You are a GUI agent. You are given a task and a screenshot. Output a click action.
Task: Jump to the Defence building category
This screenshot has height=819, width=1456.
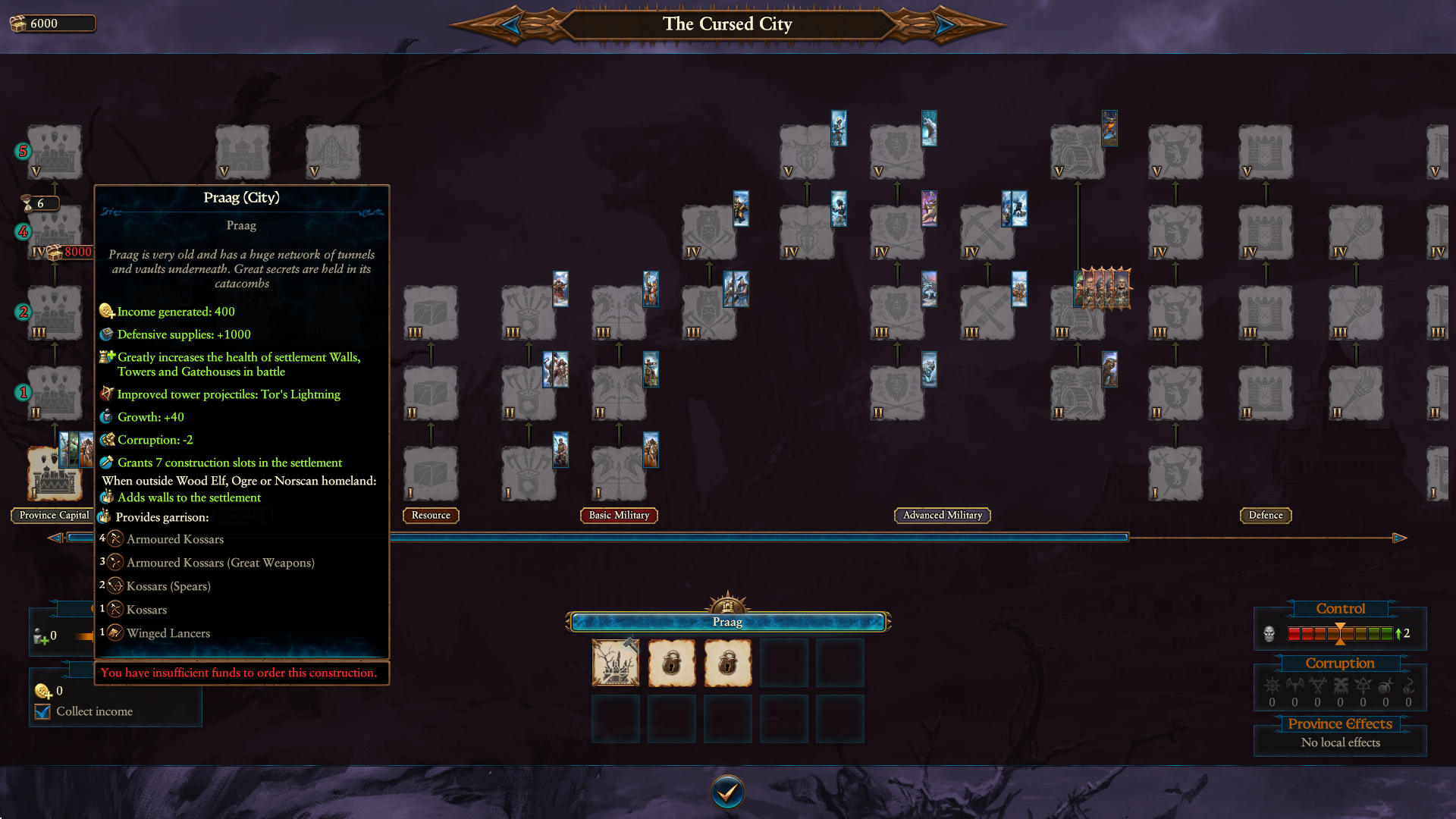tap(1266, 516)
